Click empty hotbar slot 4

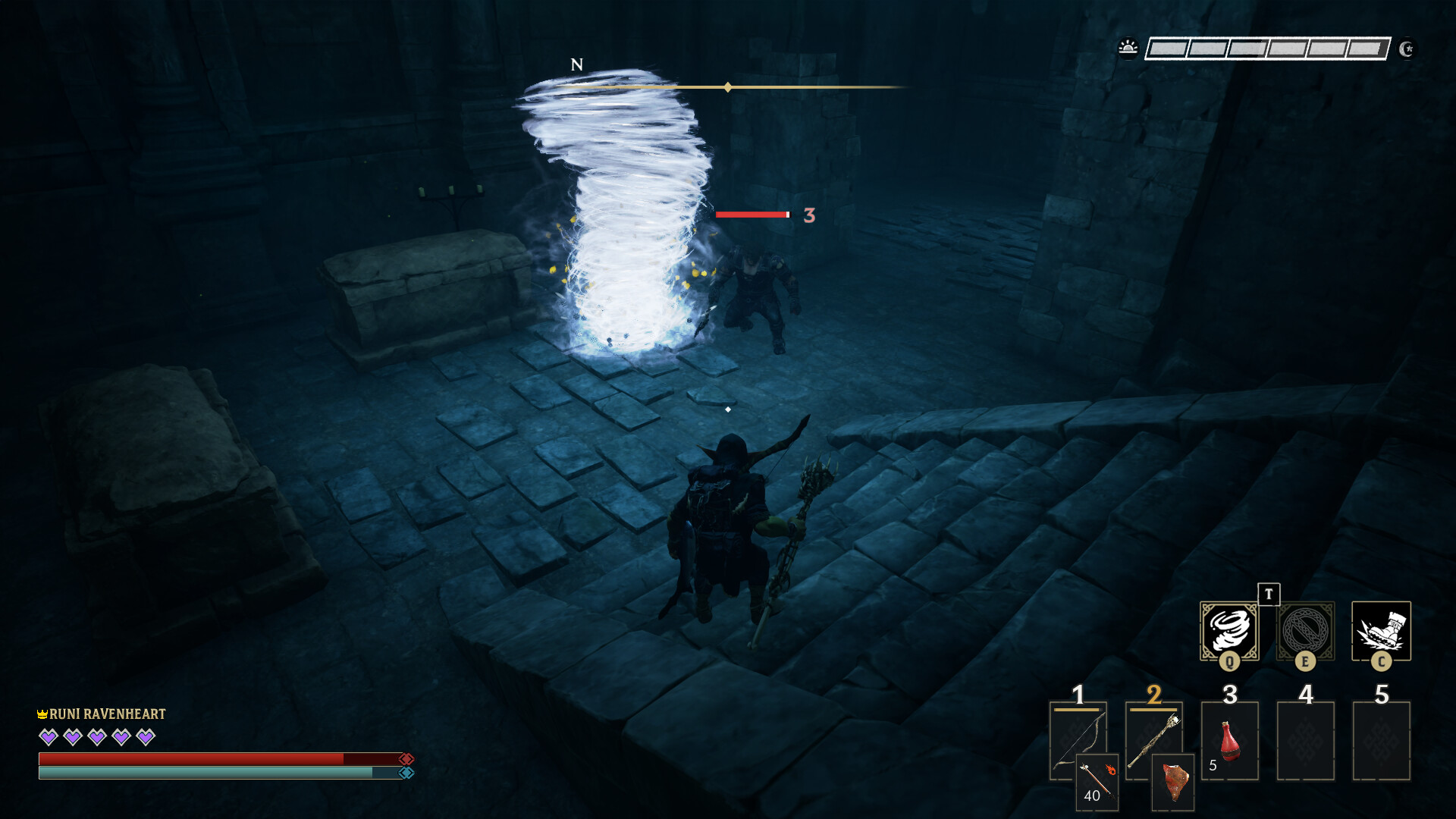click(x=1306, y=739)
